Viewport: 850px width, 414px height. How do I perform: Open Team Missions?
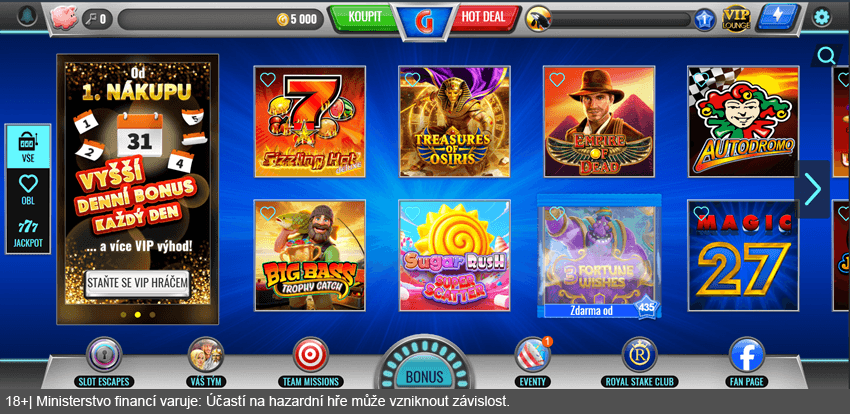(310, 360)
